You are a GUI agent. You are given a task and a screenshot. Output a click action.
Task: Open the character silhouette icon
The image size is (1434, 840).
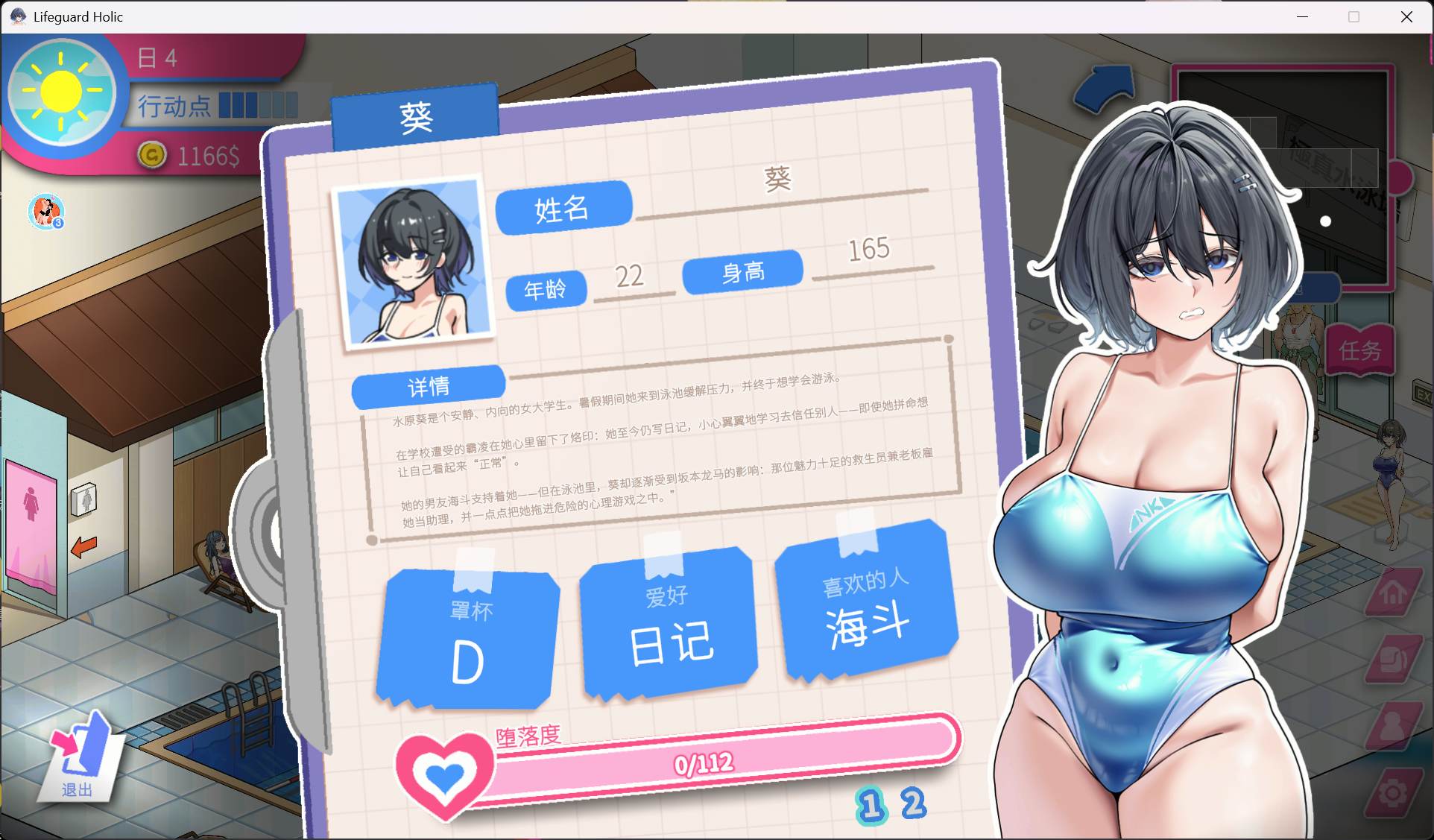tap(1391, 725)
